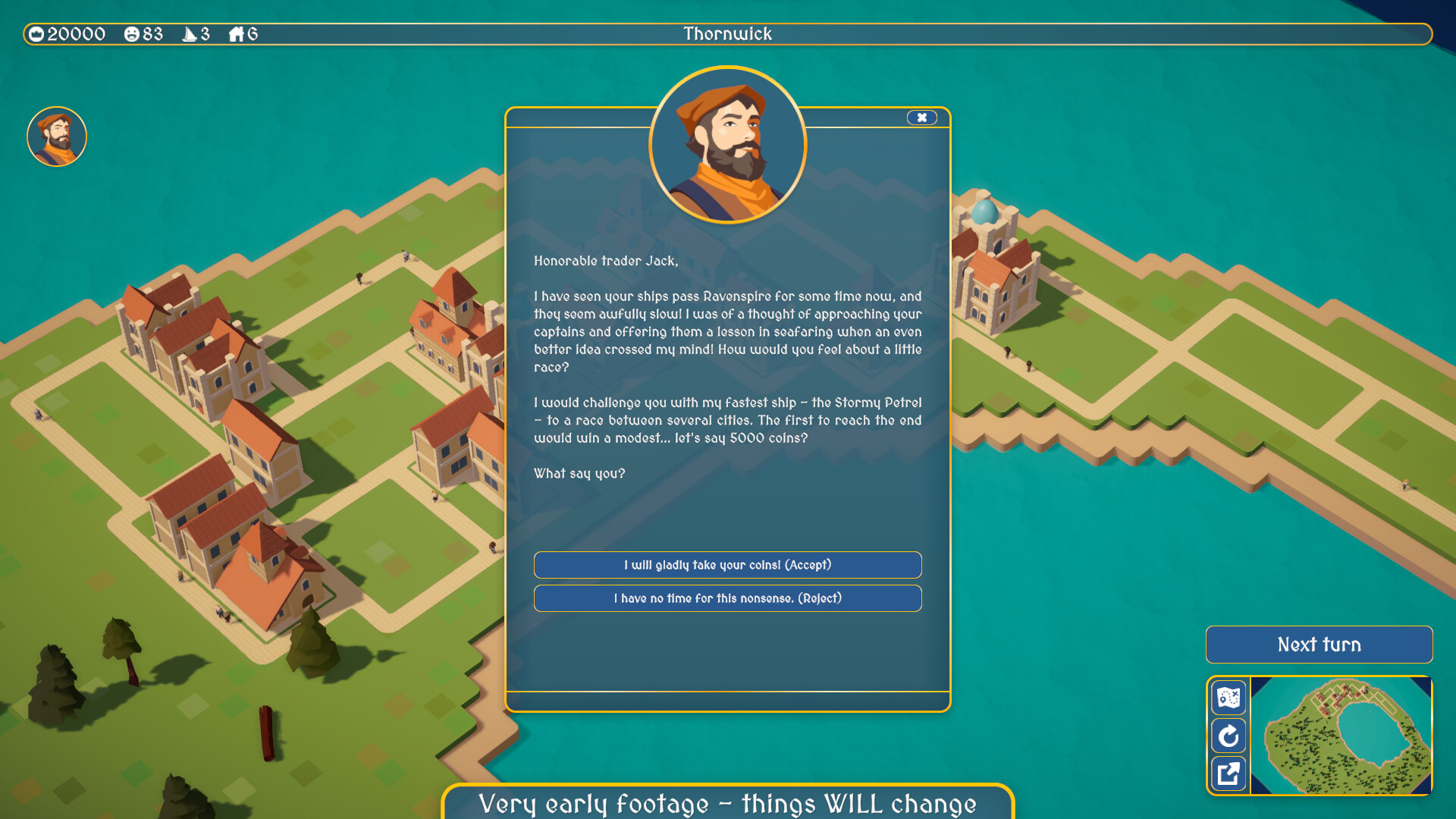
Task: Click the minimap thumbnail of the island
Action: tap(1342, 736)
